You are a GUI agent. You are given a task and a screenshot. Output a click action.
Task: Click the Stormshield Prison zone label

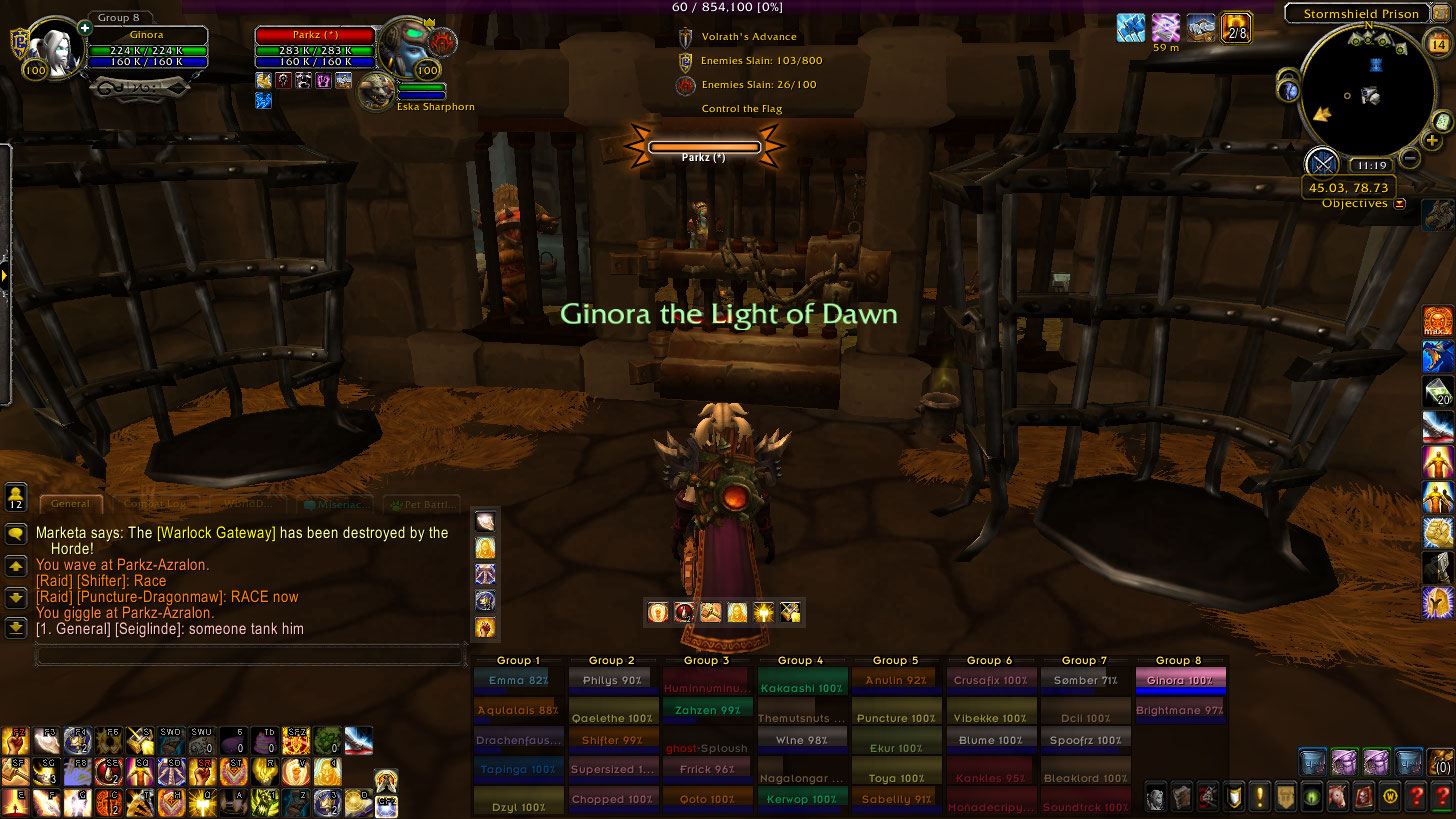click(x=1360, y=14)
